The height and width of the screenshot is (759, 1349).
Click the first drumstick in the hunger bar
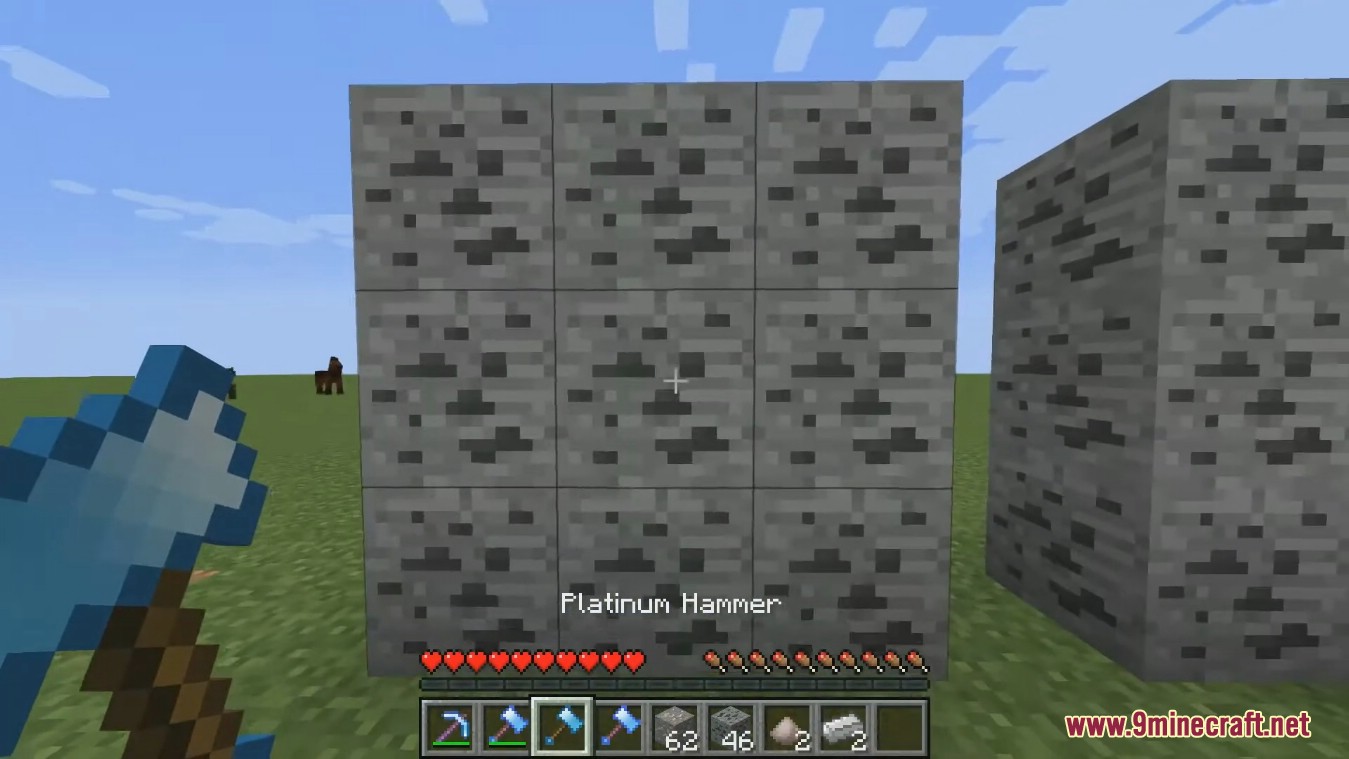(x=713, y=661)
